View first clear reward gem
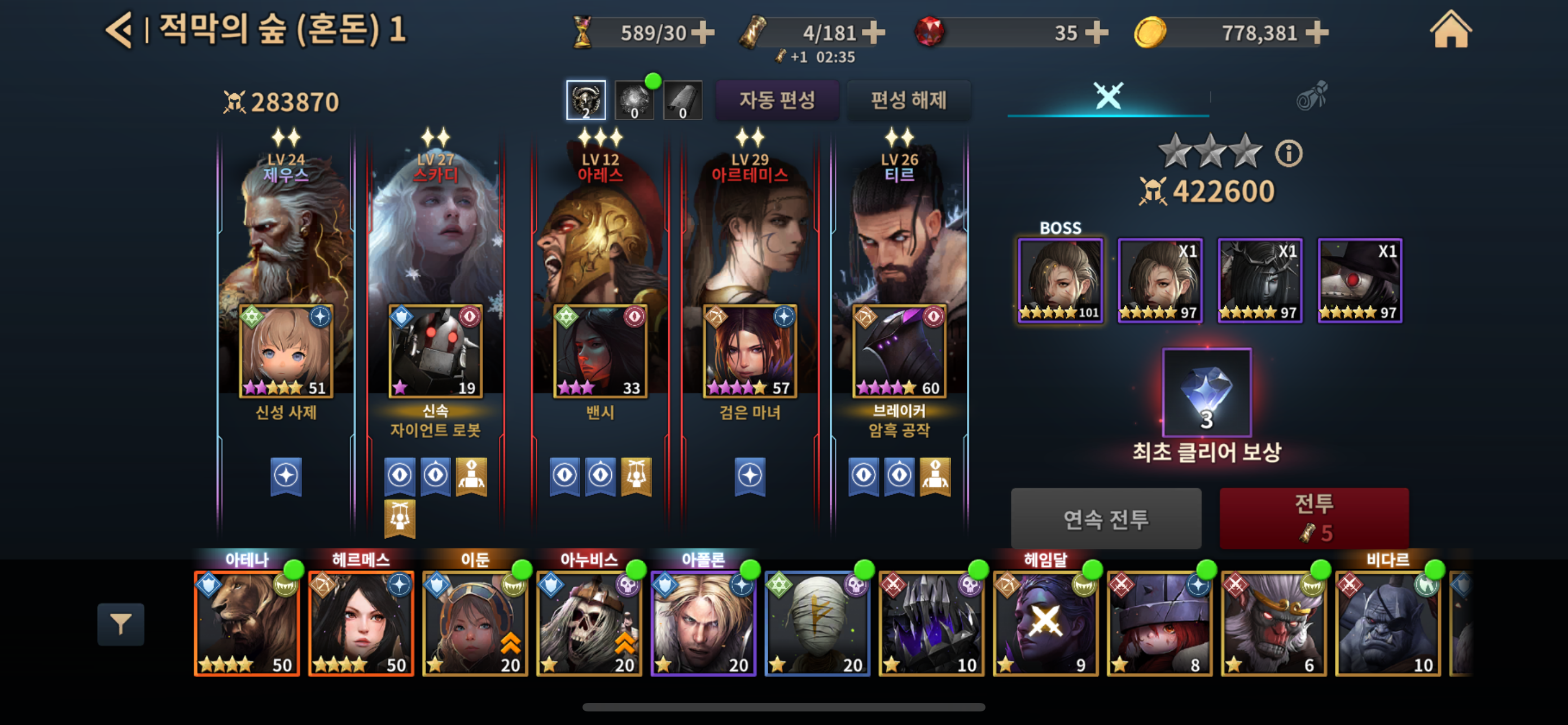This screenshot has height=725, width=1568. pyautogui.click(x=1206, y=392)
